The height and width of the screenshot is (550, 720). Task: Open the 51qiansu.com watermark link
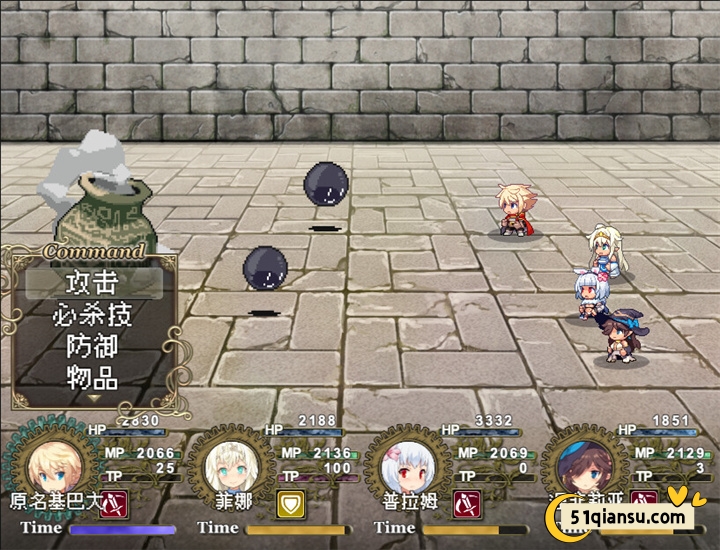pyautogui.click(x=628, y=516)
